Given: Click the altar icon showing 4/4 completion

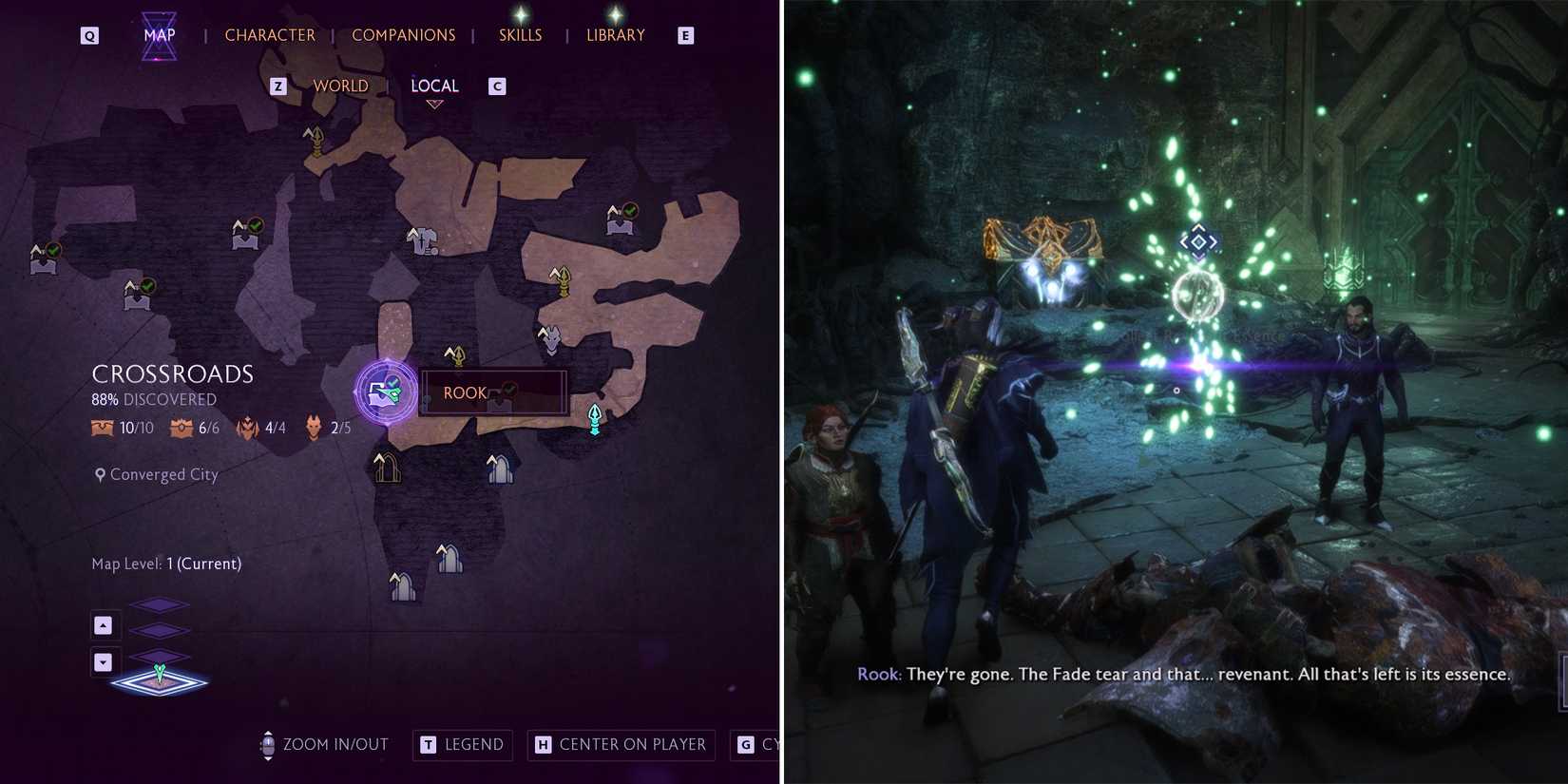Looking at the screenshot, I should point(248,428).
